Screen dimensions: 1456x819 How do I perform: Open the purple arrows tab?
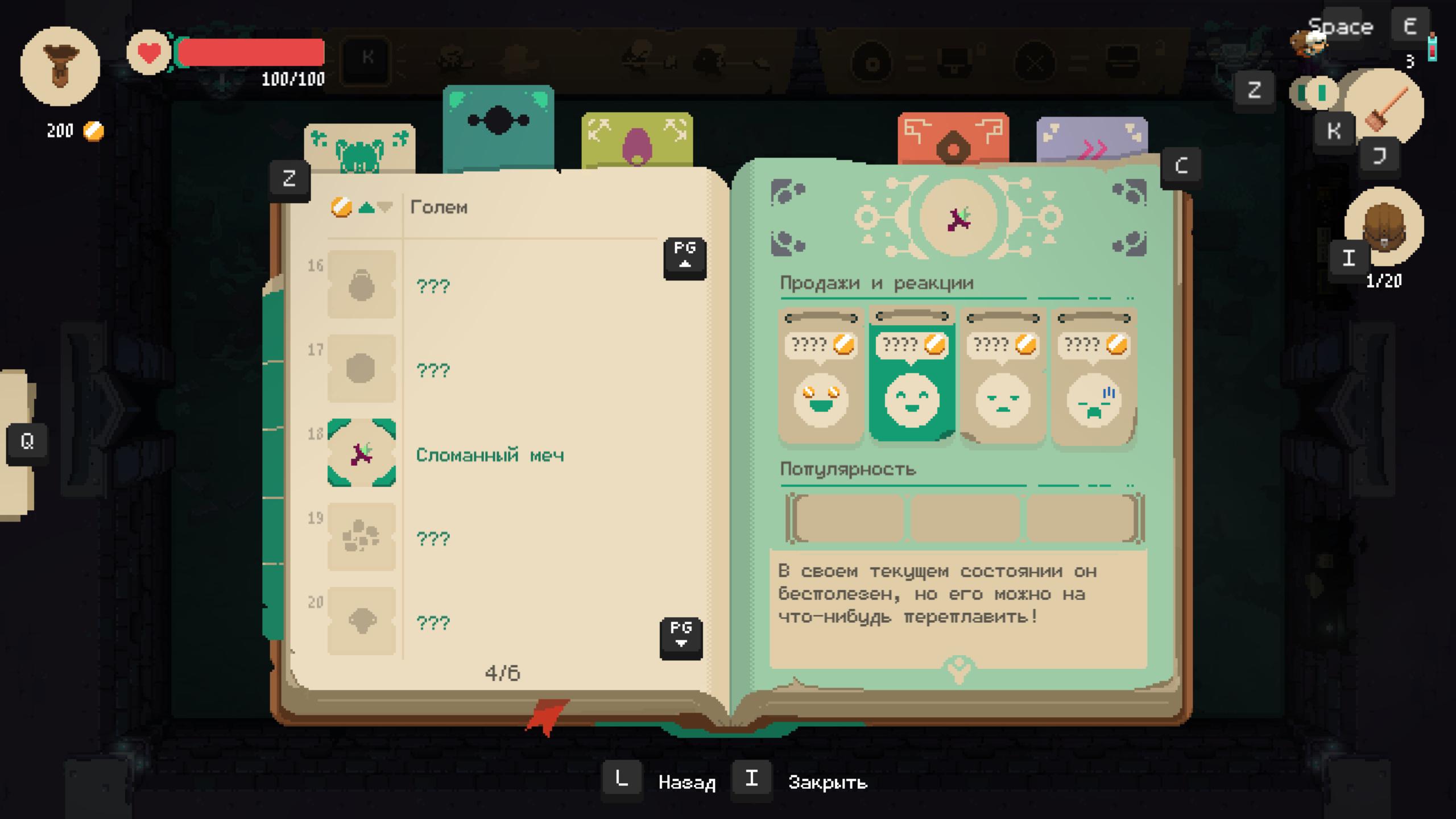click(1091, 141)
